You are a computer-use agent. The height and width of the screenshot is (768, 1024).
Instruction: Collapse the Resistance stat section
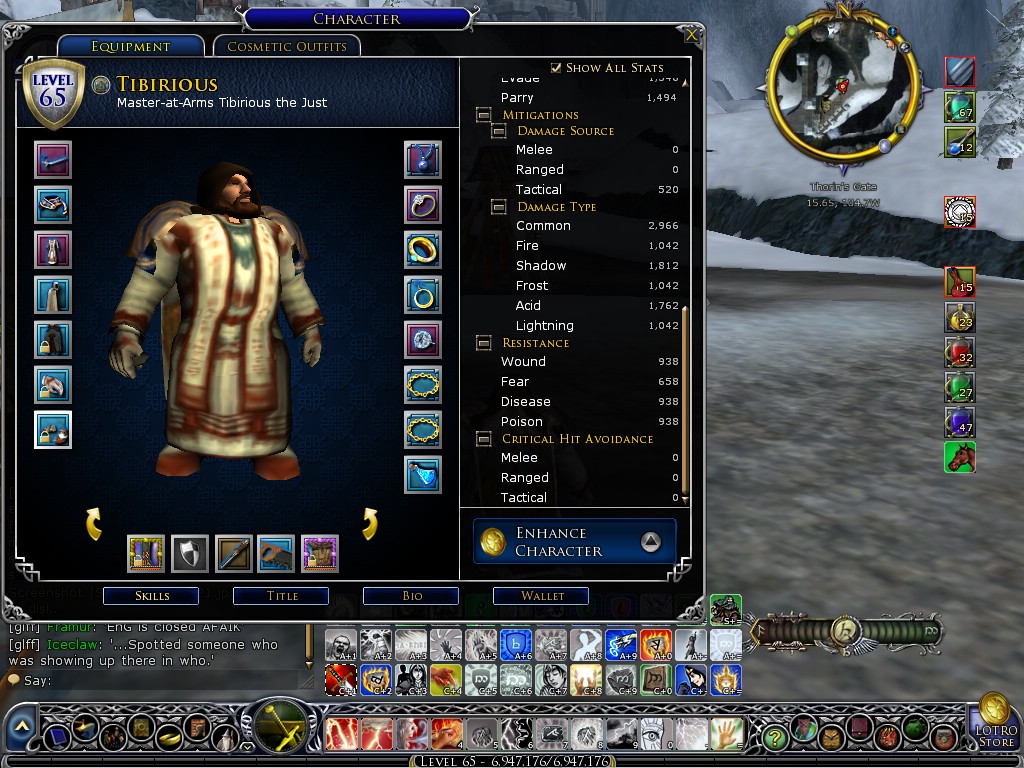coord(484,343)
